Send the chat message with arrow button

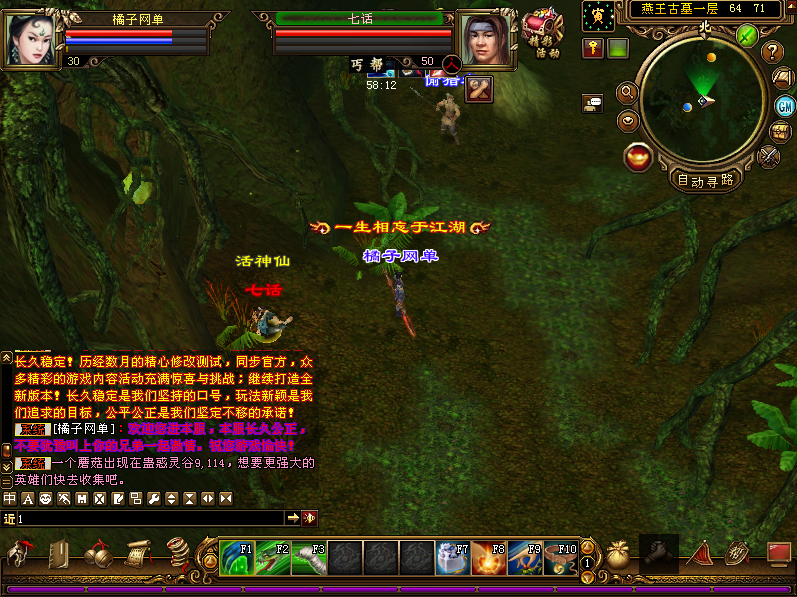293,518
